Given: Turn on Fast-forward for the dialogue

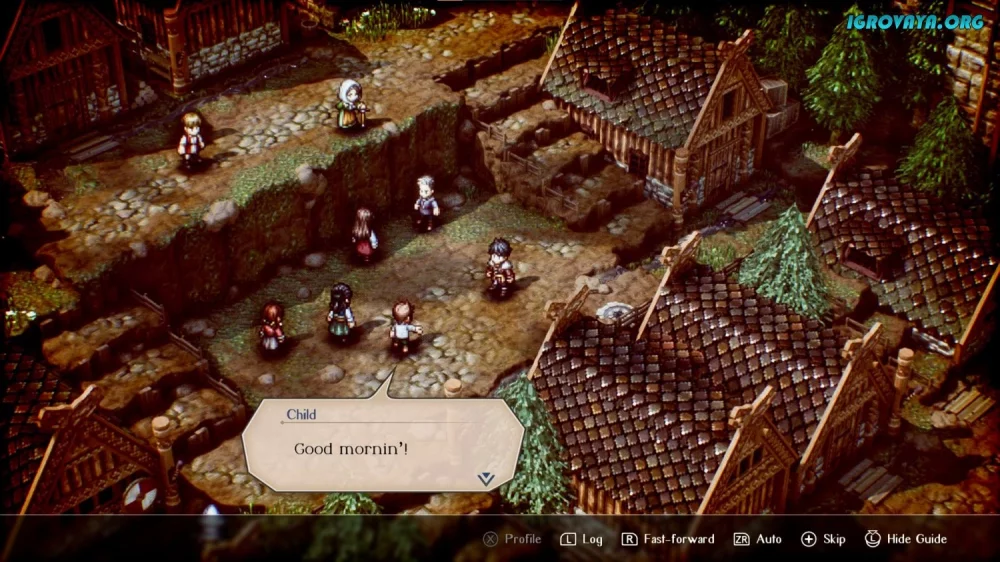Looking at the screenshot, I should tap(668, 539).
